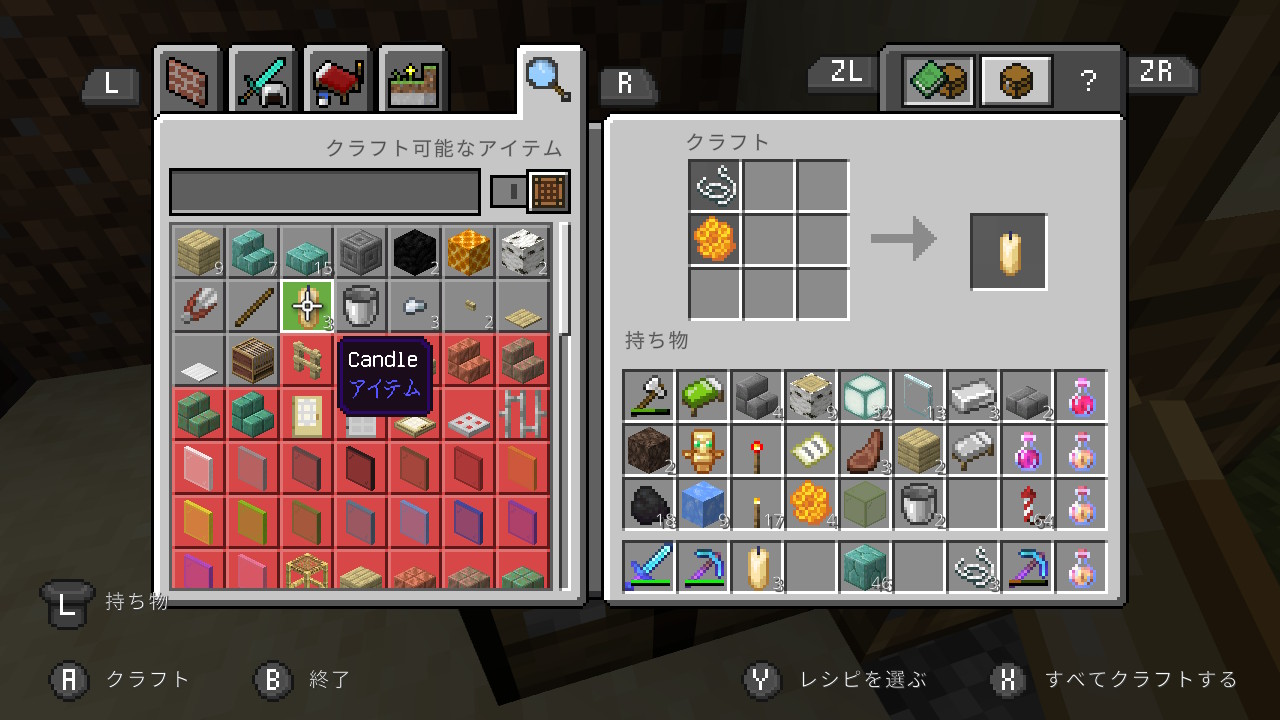Select the stone axe in the inventory
The height and width of the screenshot is (720, 1280).
coord(647,397)
